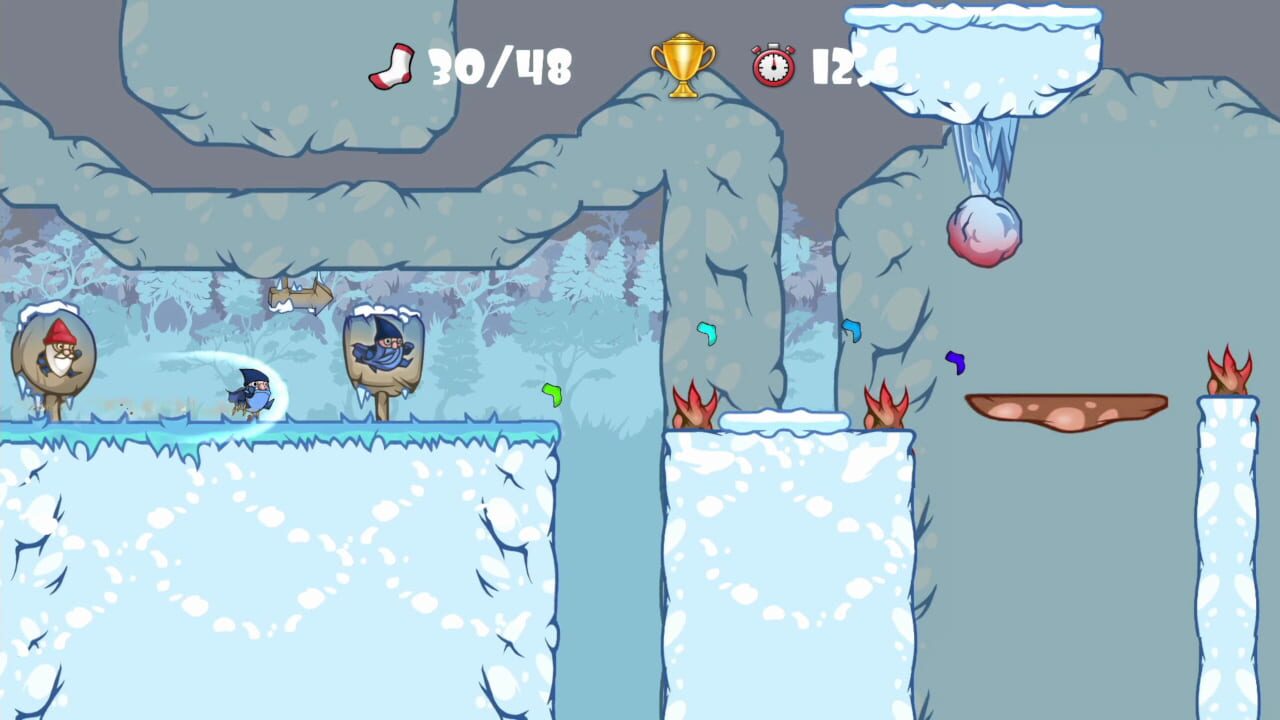Viewport: 1280px width, 720px height.
Task: Click the purple sock collectible
Action: tap(957, 363)
